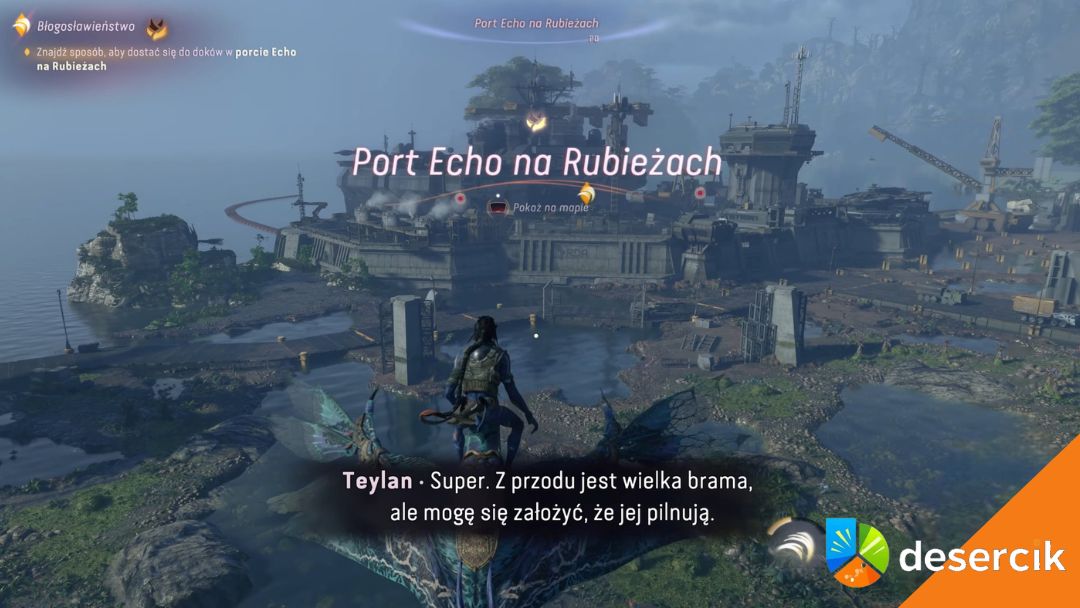Select the orange quest marker above the location title

[x=537, y=122]
